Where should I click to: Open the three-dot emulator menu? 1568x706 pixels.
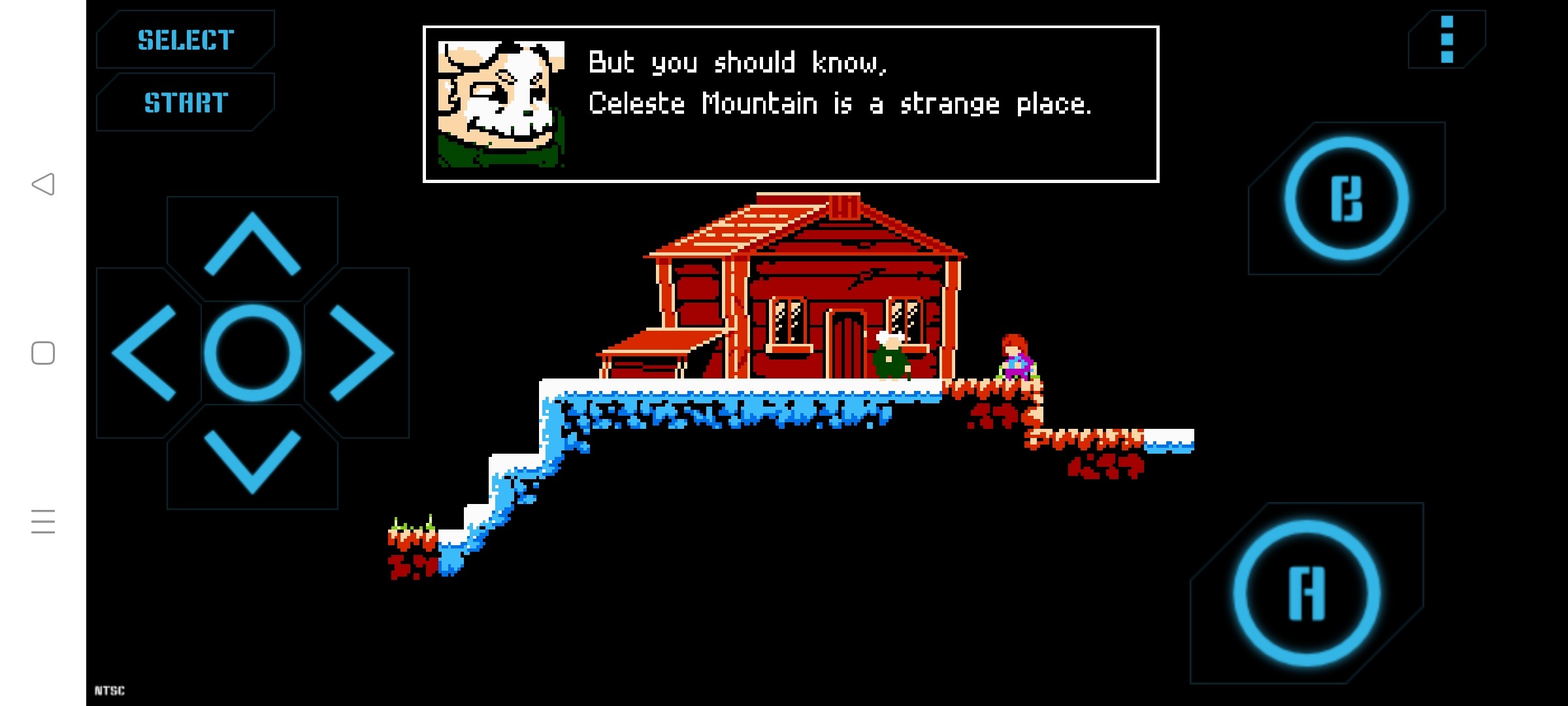click(1446, 39)
